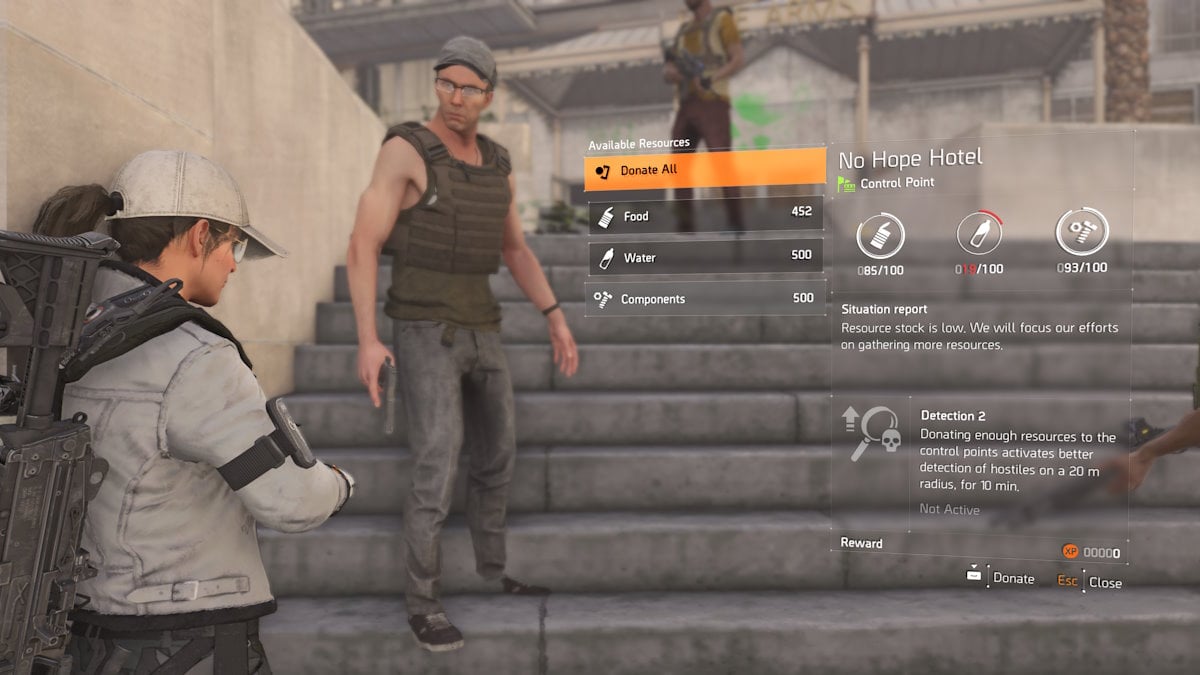Pick the Components resource row
Viewport: 1200px width, 675px height.
pos(704,299)
